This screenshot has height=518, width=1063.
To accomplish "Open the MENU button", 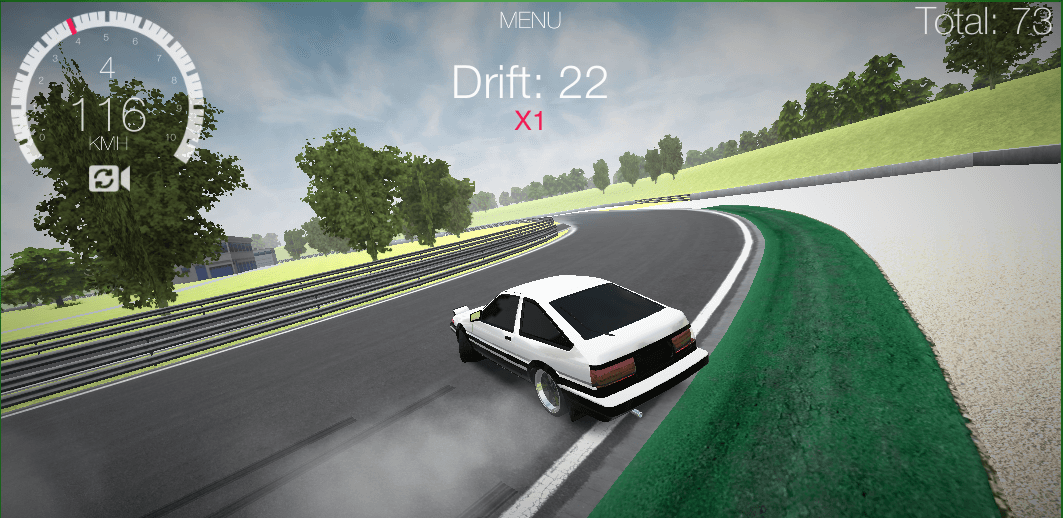I will point(530,20).
